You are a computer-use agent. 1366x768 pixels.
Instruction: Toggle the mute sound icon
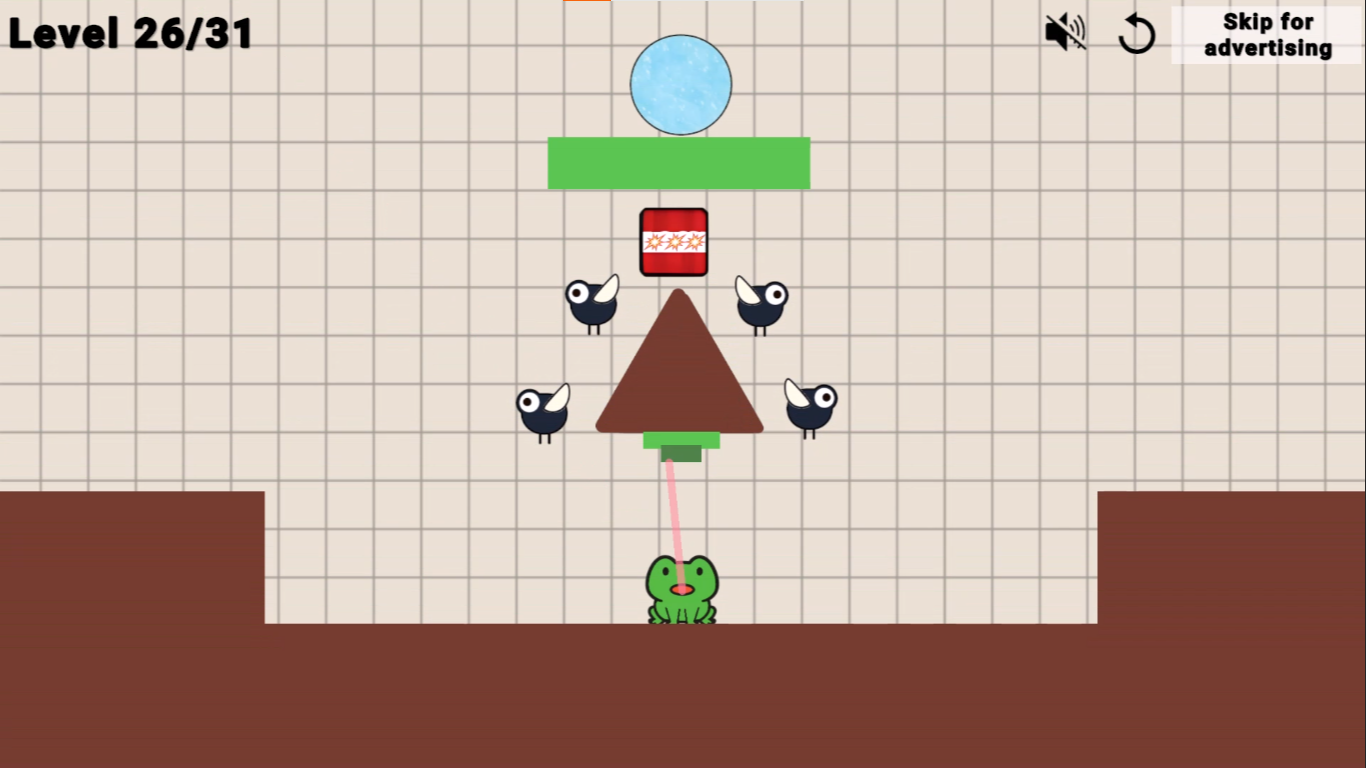(1063, 31)
